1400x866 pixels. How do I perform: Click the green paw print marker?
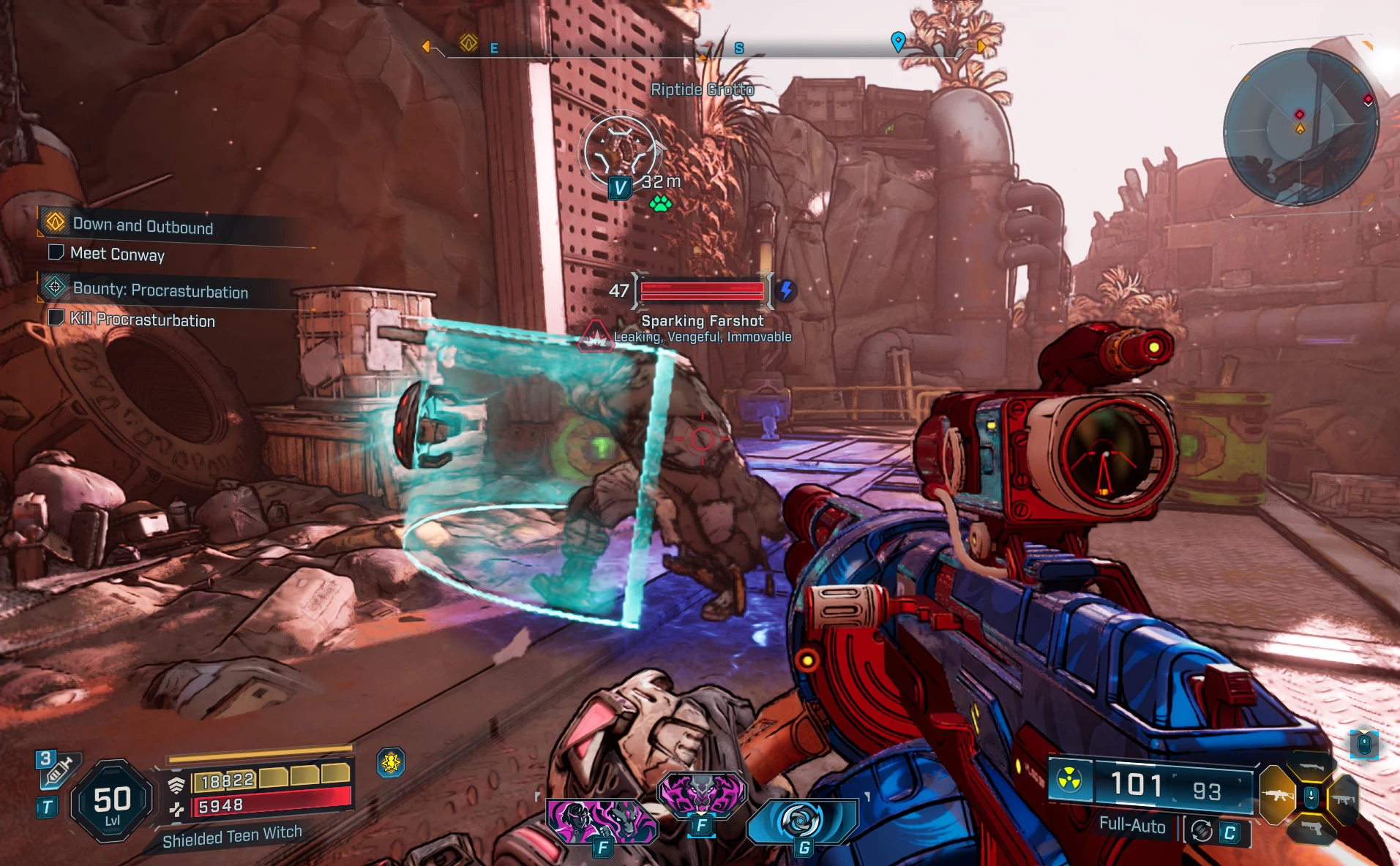click(661, 203)
